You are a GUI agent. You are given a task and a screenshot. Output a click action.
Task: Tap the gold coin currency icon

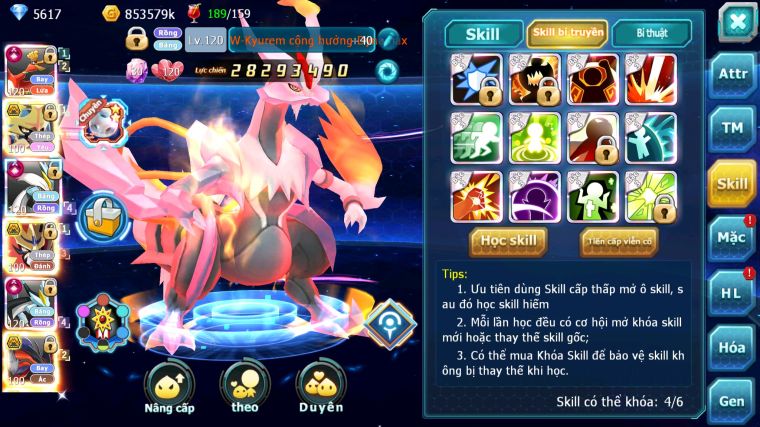tap(111, 13)
